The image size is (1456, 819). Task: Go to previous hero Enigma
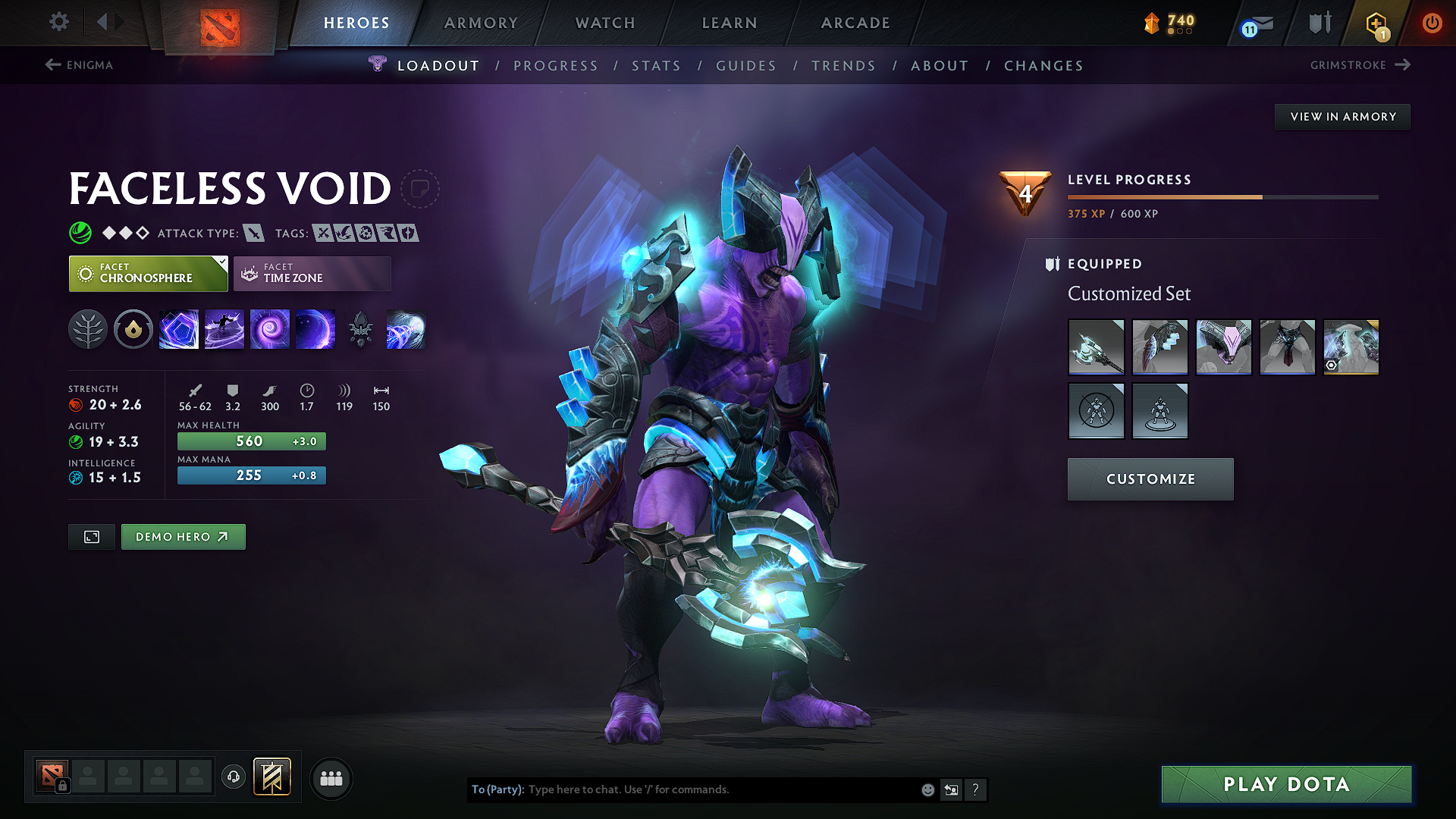[80, 65]
